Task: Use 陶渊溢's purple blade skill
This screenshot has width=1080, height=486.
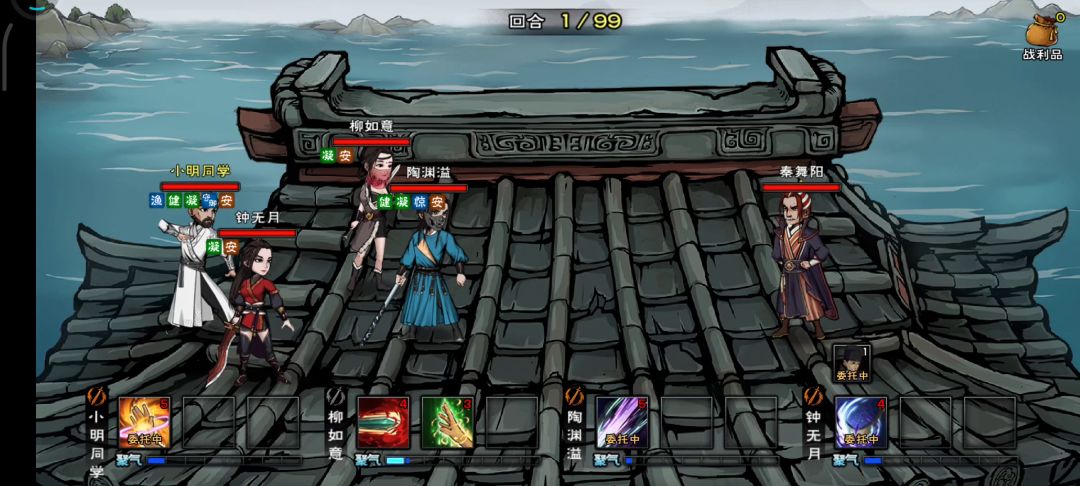Action: 622,422
